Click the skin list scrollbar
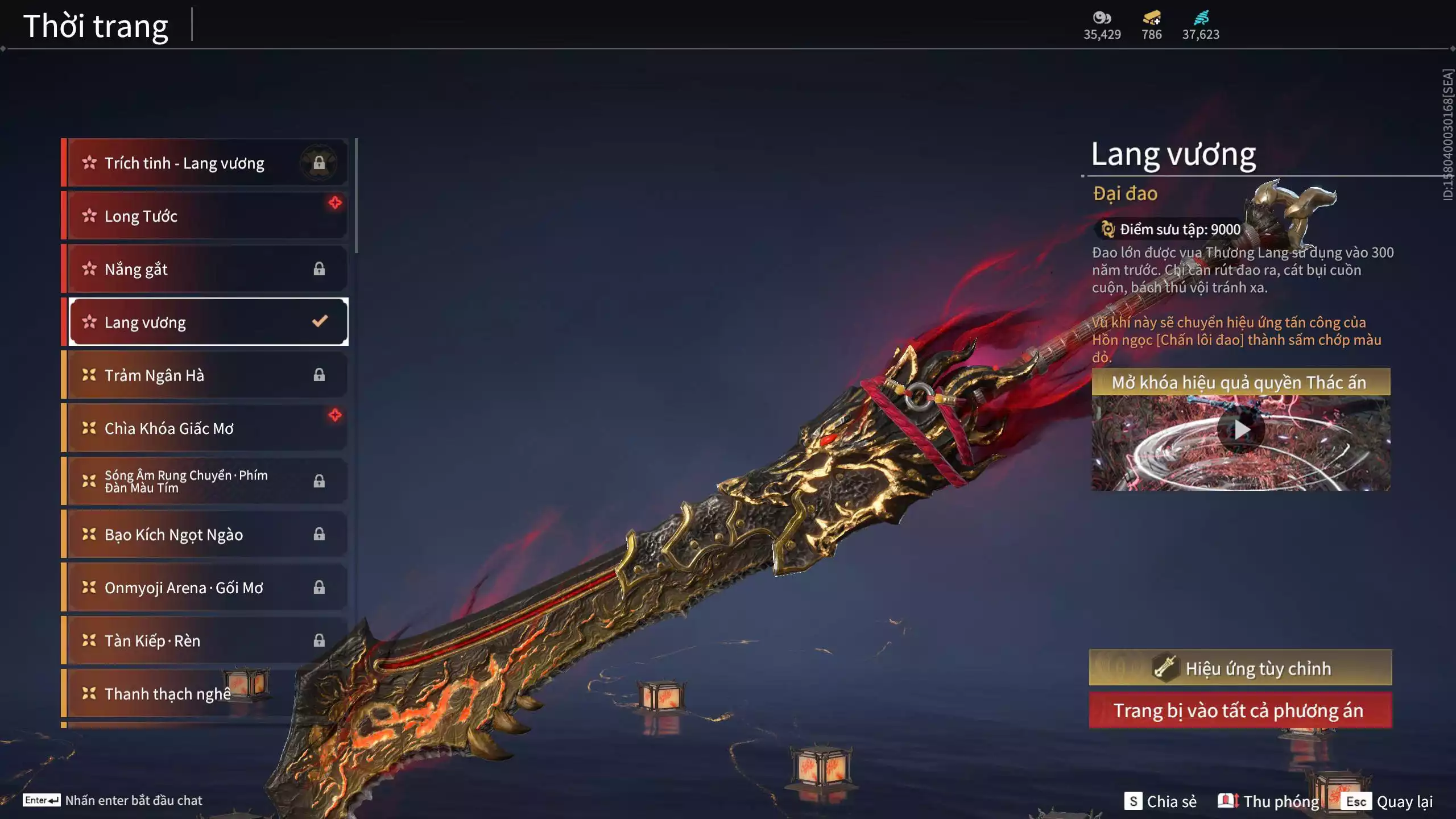This screenshot has height=819, width=1456. [x=356, y=196]
